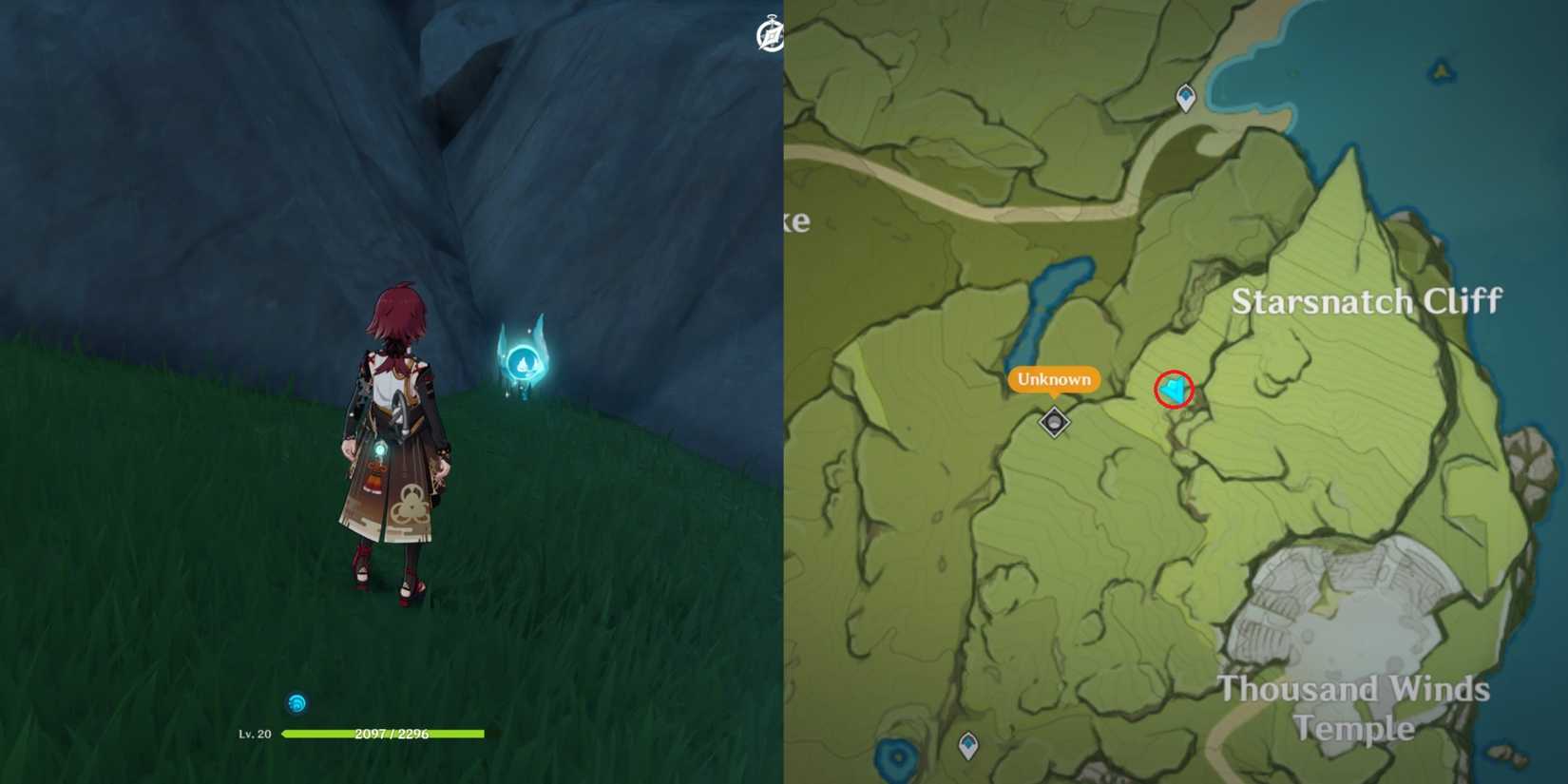Viewport: 1568px width, 784px height.
Task: Click the blue elemental swirl orb above the HP bar
Action: (296, 703)
